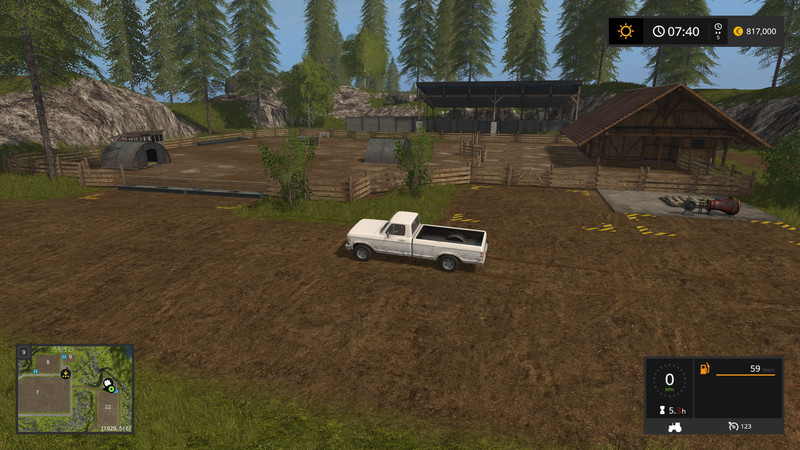Click the orange fuel pump icon
This screenshot has width=800, height=450.
coord(705,370)
